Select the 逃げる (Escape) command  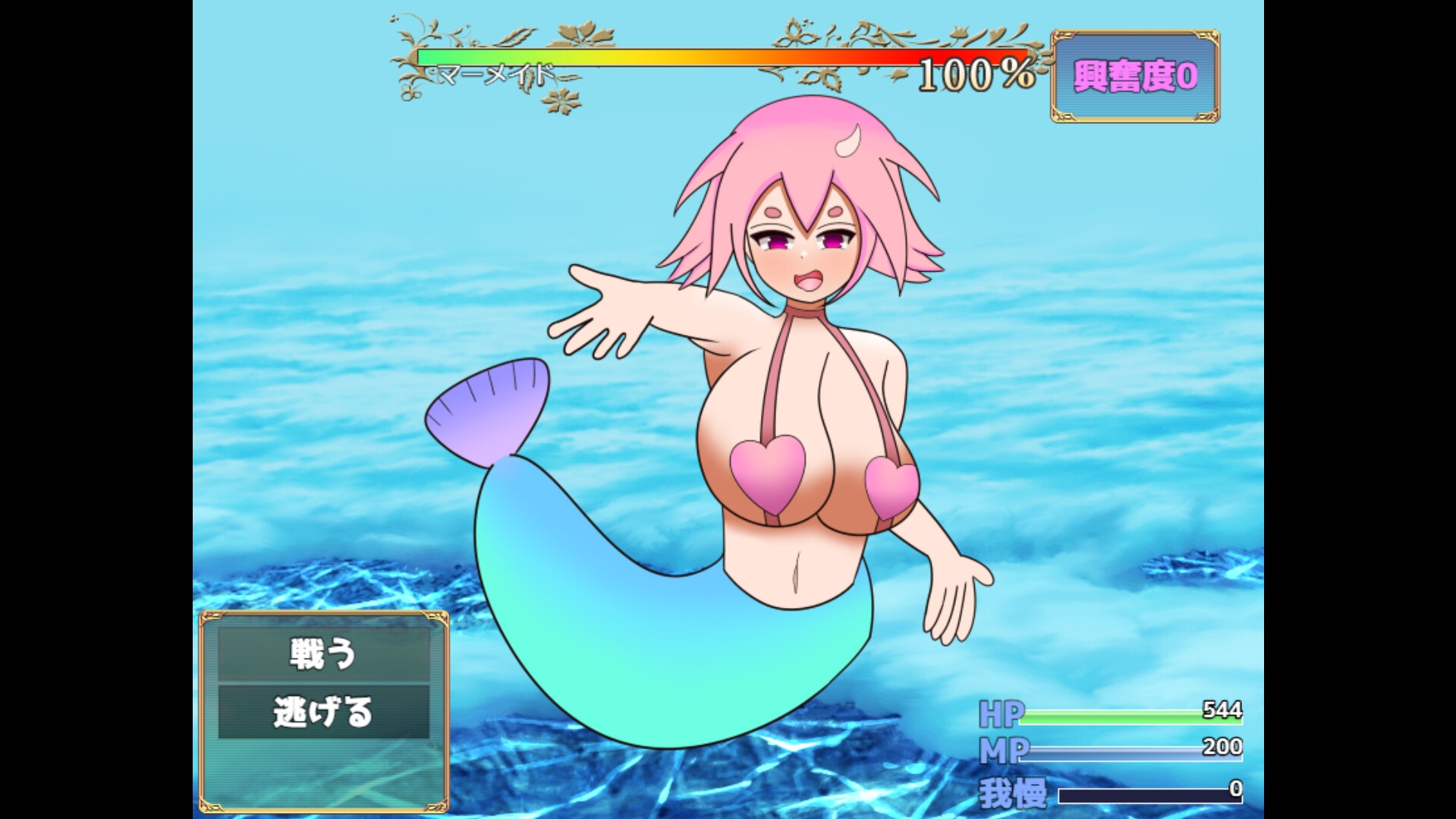tap(323, 713)
